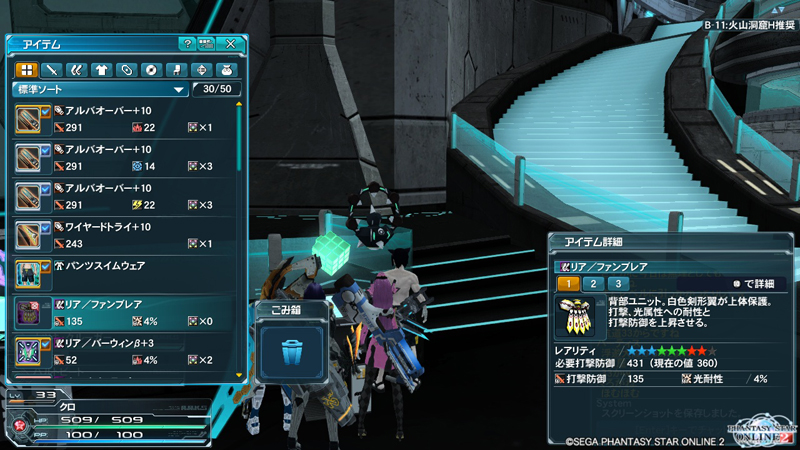Select the target crosshair category tab
Image resolution: width=800 pixels, height=450 pixels.
pyautogui.click(x=201, y=70)
